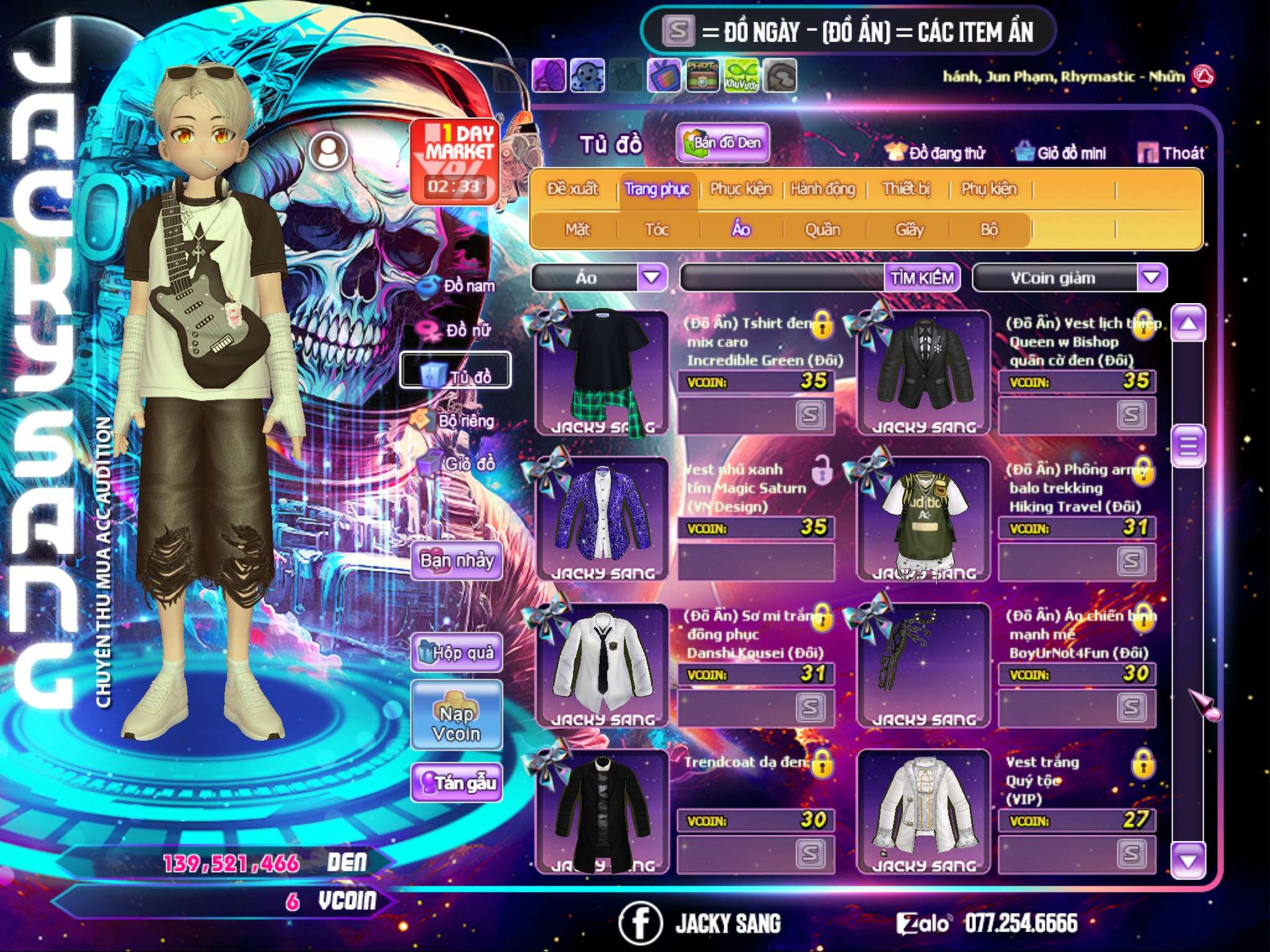Choose the Quần subcategory
Screen dimensions: 1270x952
tap(822, 230)
